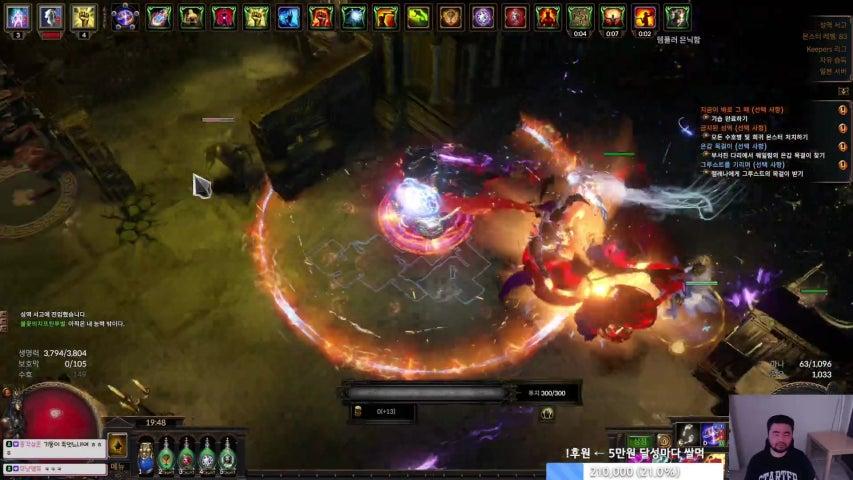The image size is (853, 480).
Task: Click the buff icon showing 0:07 timer
Action: coord(611,17)
